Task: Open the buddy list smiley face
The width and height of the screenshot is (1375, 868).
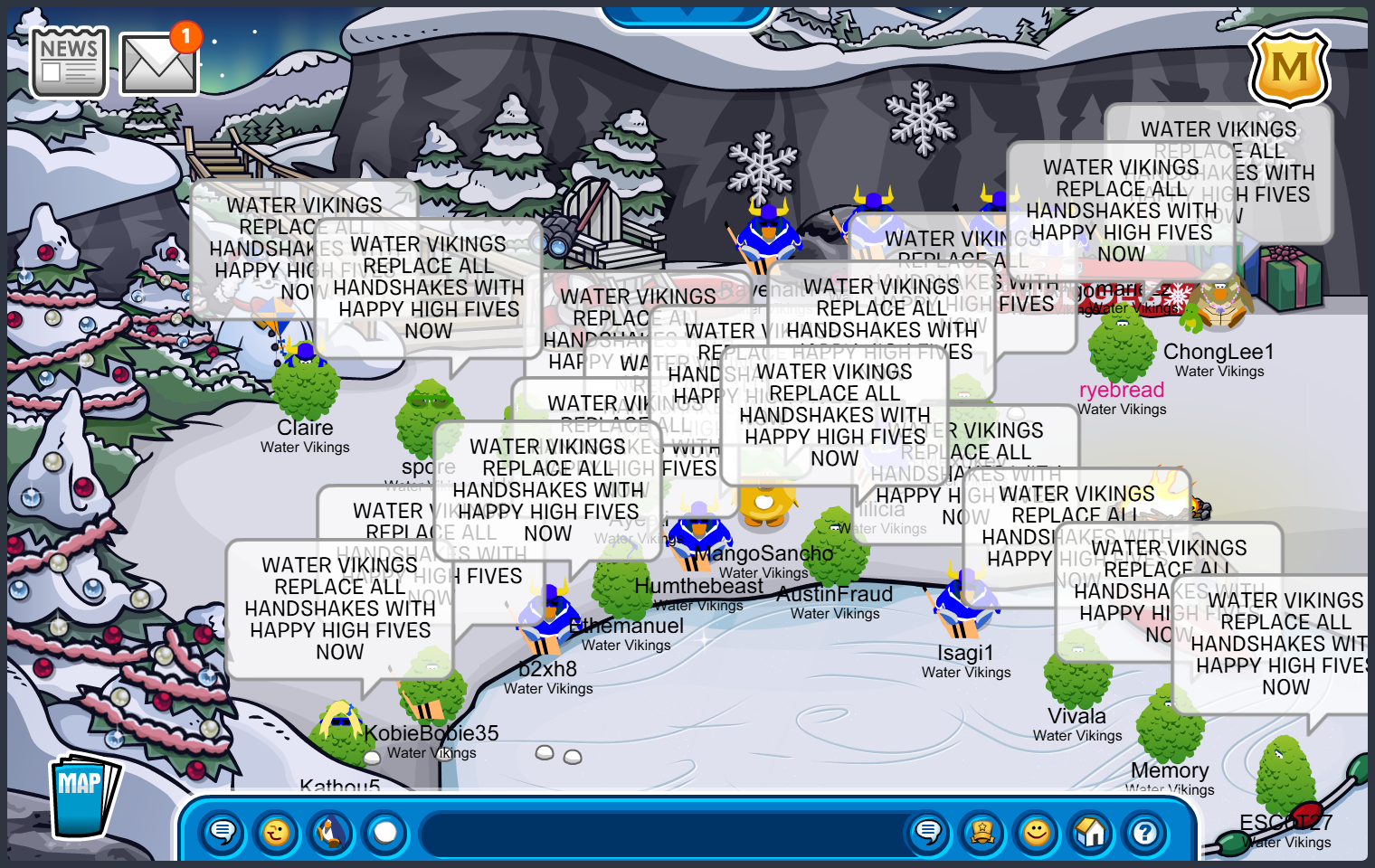Action: (1037, 831)
